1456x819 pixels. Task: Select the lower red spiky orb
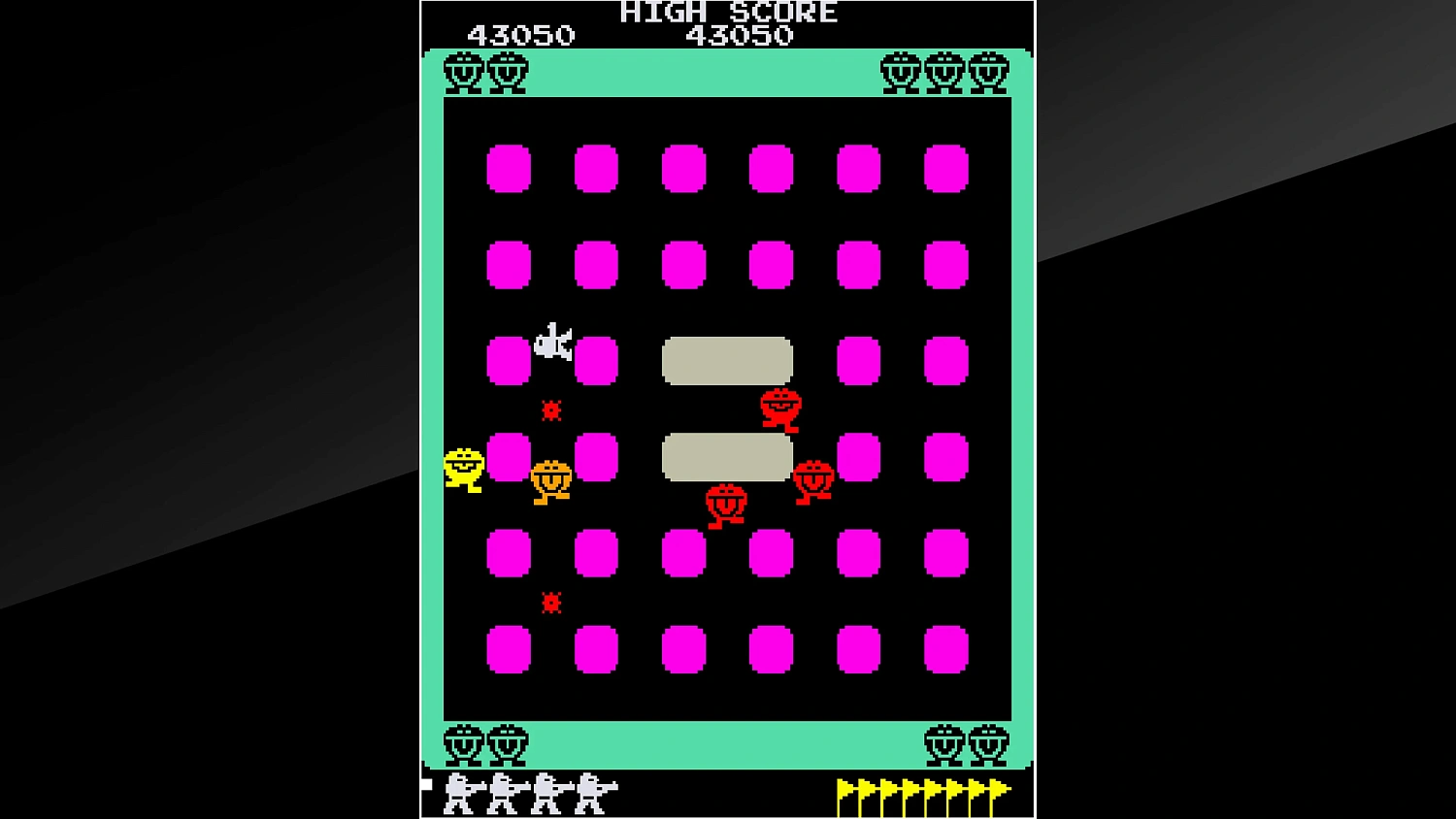[549, 603]
